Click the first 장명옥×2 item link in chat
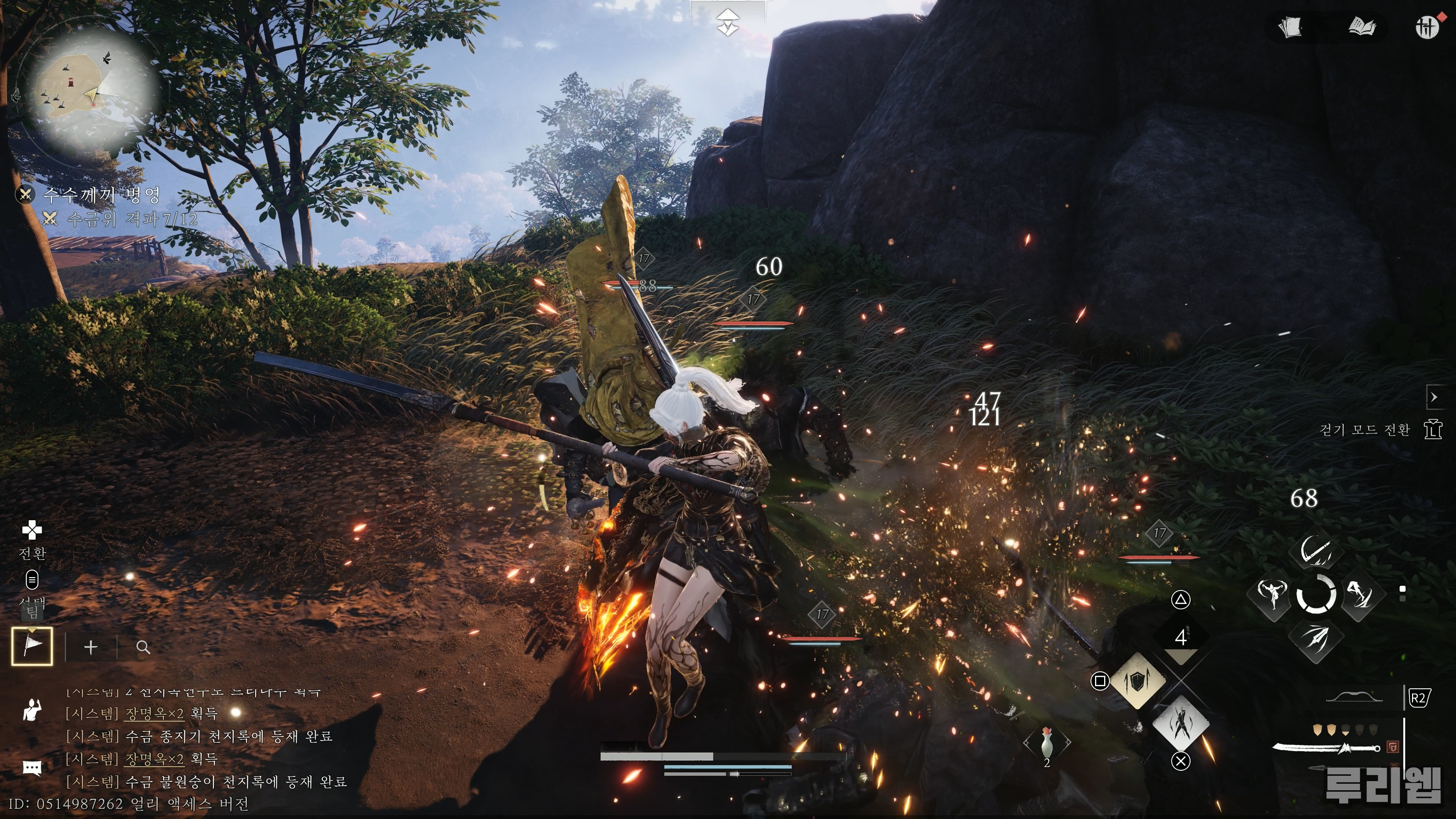The image size is (1456, 819). pyautogui.click(x=154, y=713)
